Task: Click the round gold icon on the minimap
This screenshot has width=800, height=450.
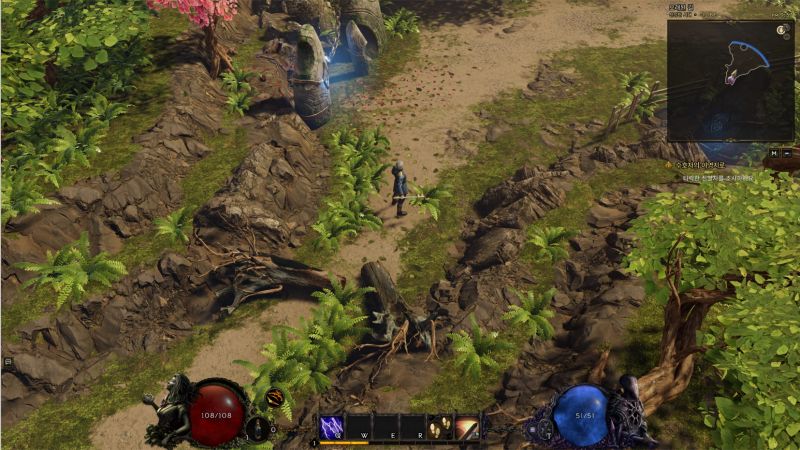Action: [779, 31]
